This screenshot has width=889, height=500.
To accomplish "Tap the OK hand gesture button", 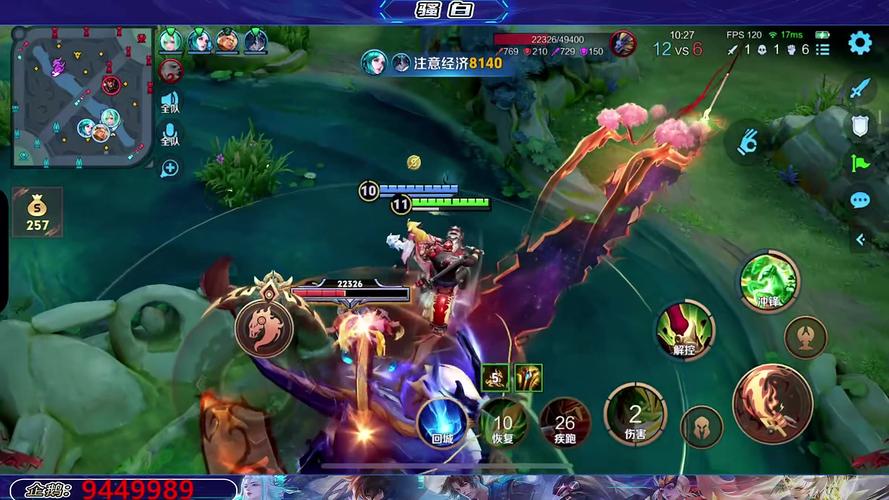I will pyautogui.click(x=747, y=143).
